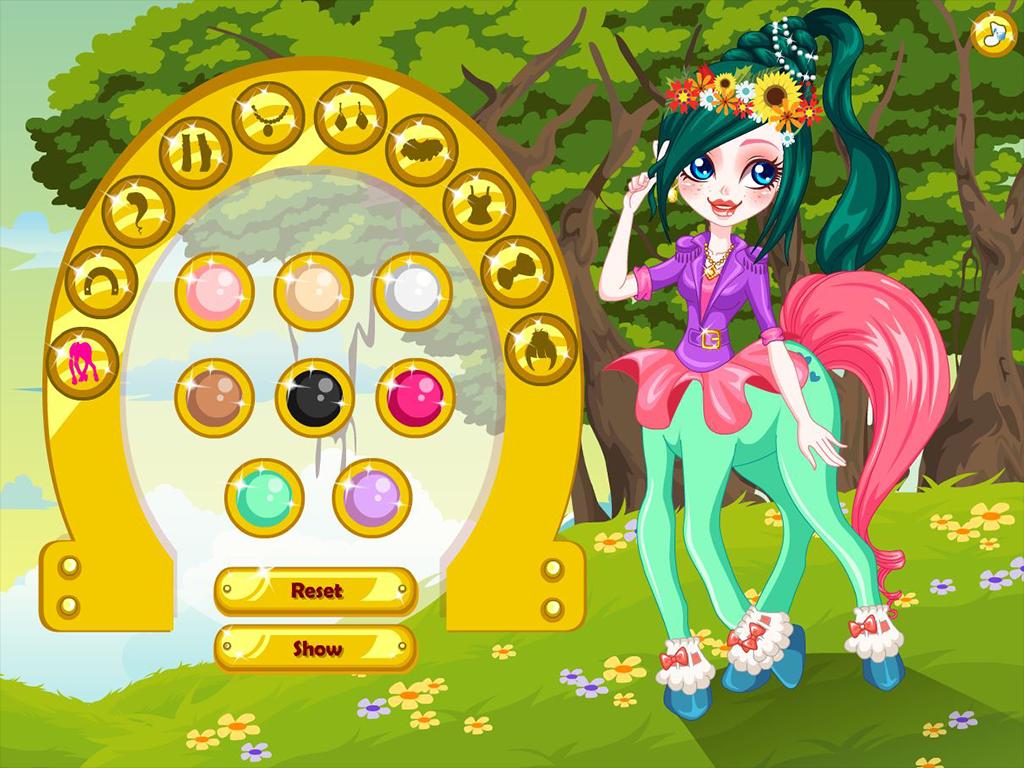
Task: Choose the skirt category icon
Action: (421, 150)
